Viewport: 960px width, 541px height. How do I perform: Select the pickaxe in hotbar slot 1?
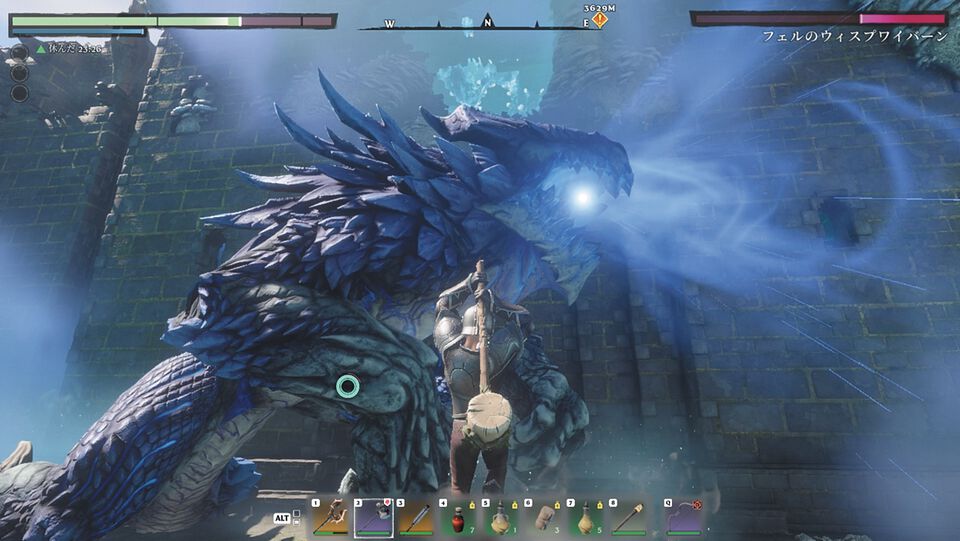329,517
